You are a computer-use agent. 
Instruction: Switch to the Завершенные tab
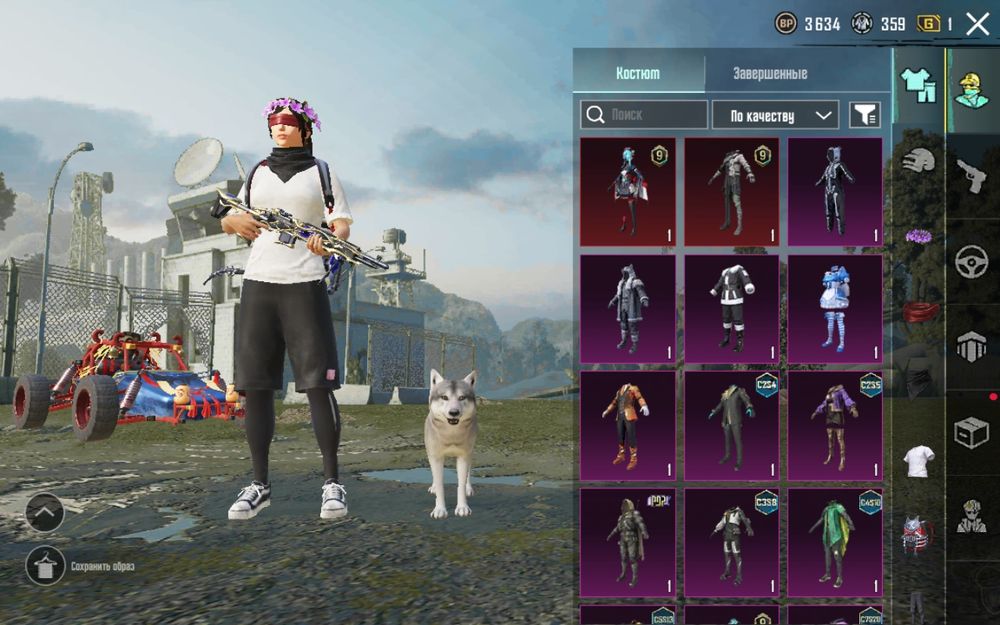[x=769, y=74]
